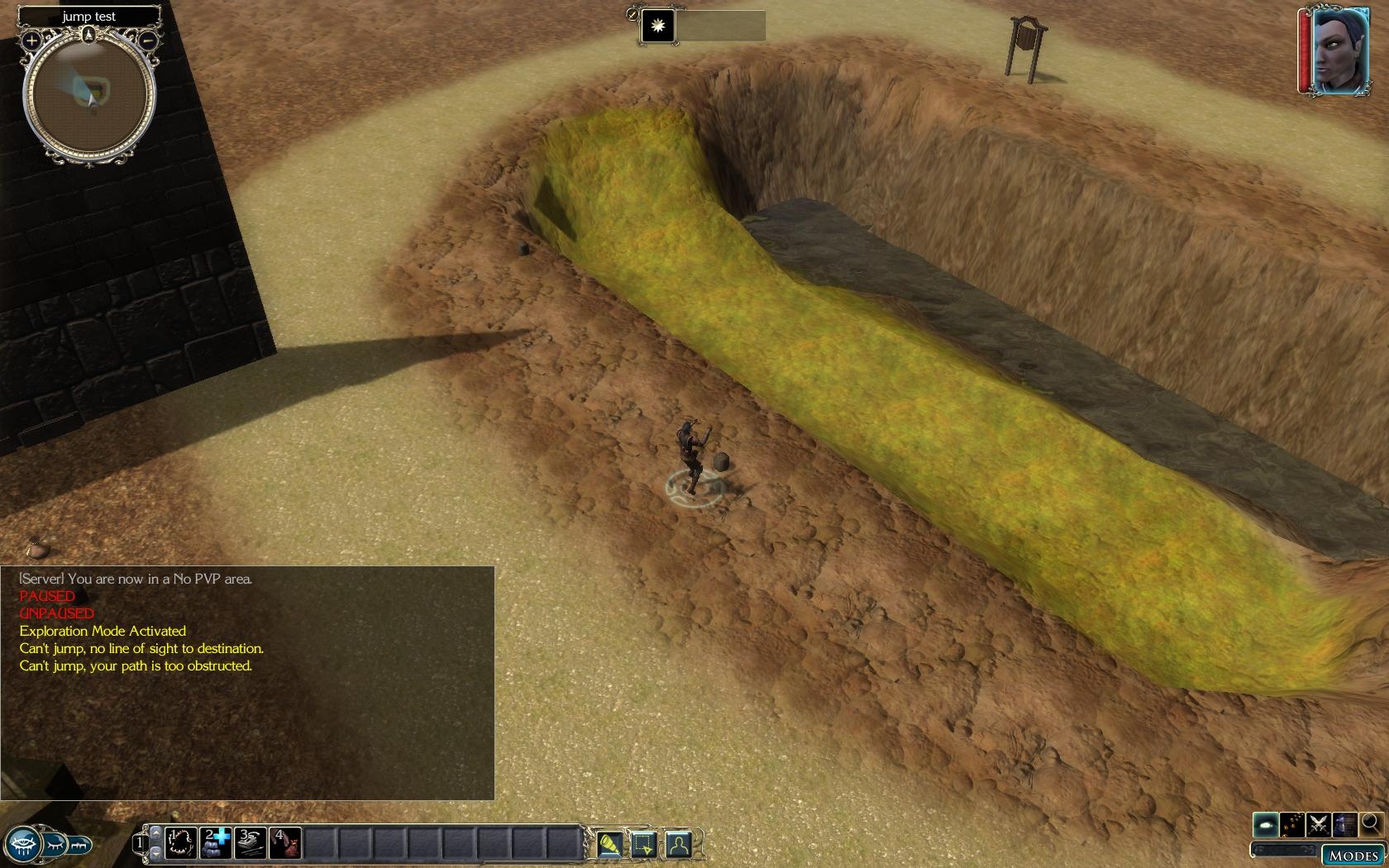Image resolution: width=1389 pixels, height=868 pixels.
Task: Click the open eye button
Action: point(22,845)
